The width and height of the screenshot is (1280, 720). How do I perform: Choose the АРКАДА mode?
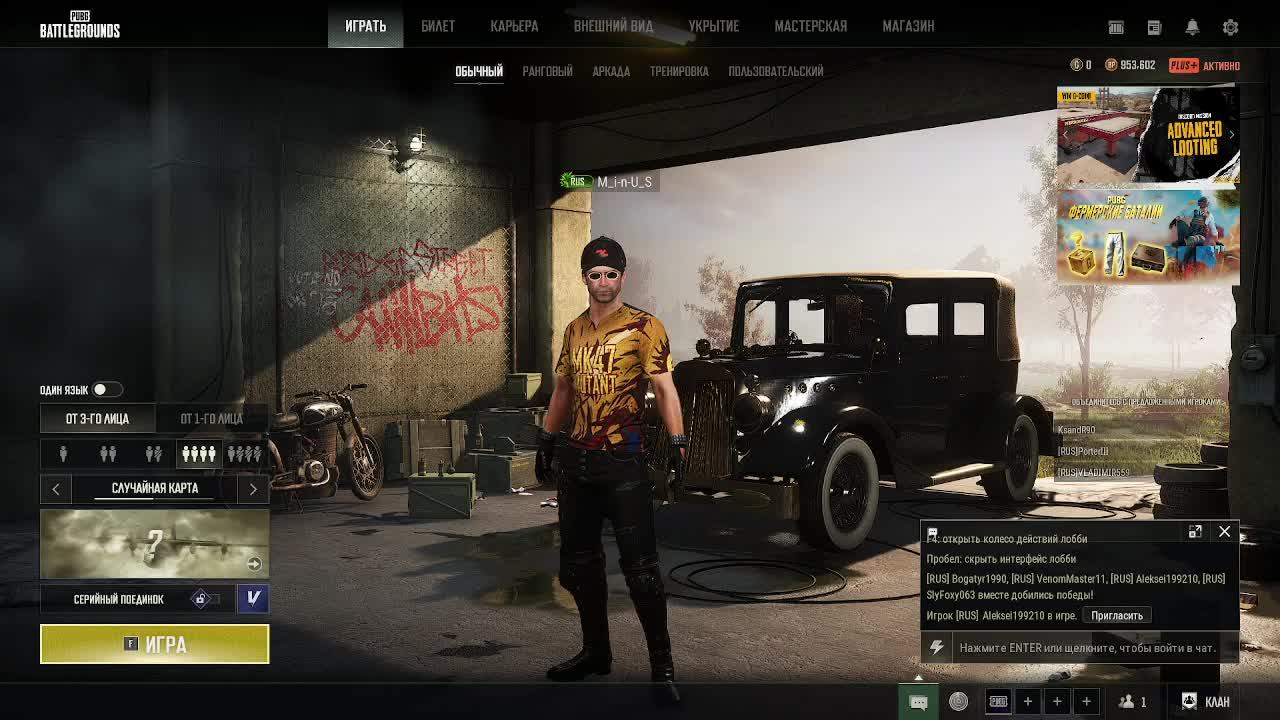(x=610, y=71)
